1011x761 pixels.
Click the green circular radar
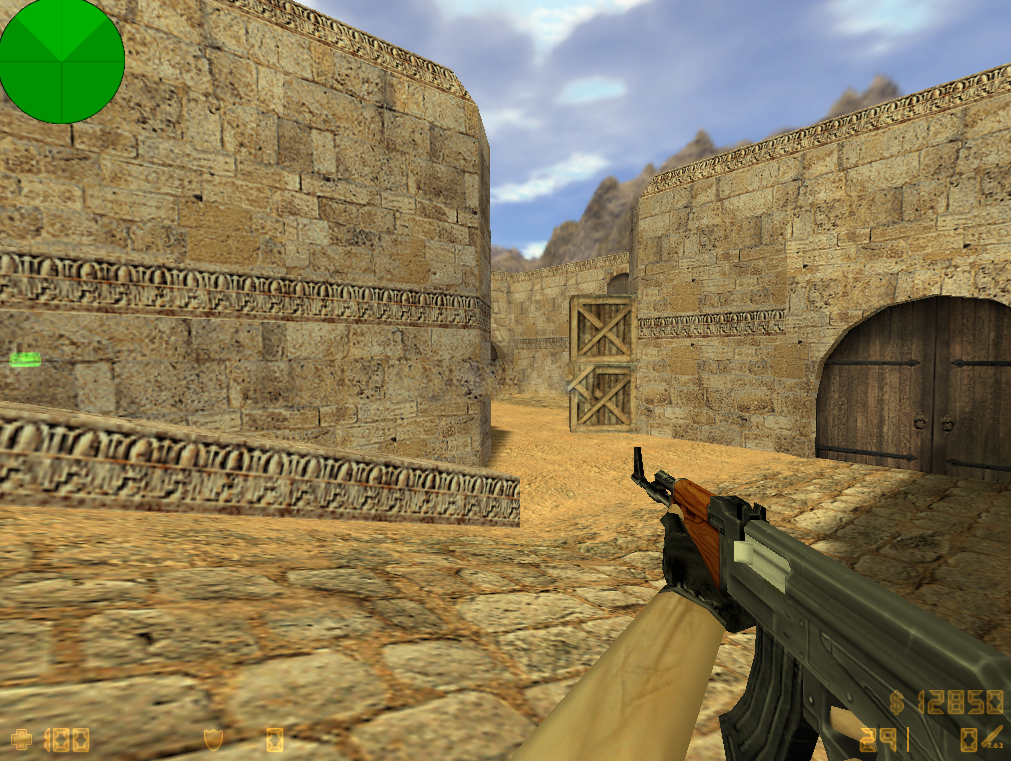[62, 61]
